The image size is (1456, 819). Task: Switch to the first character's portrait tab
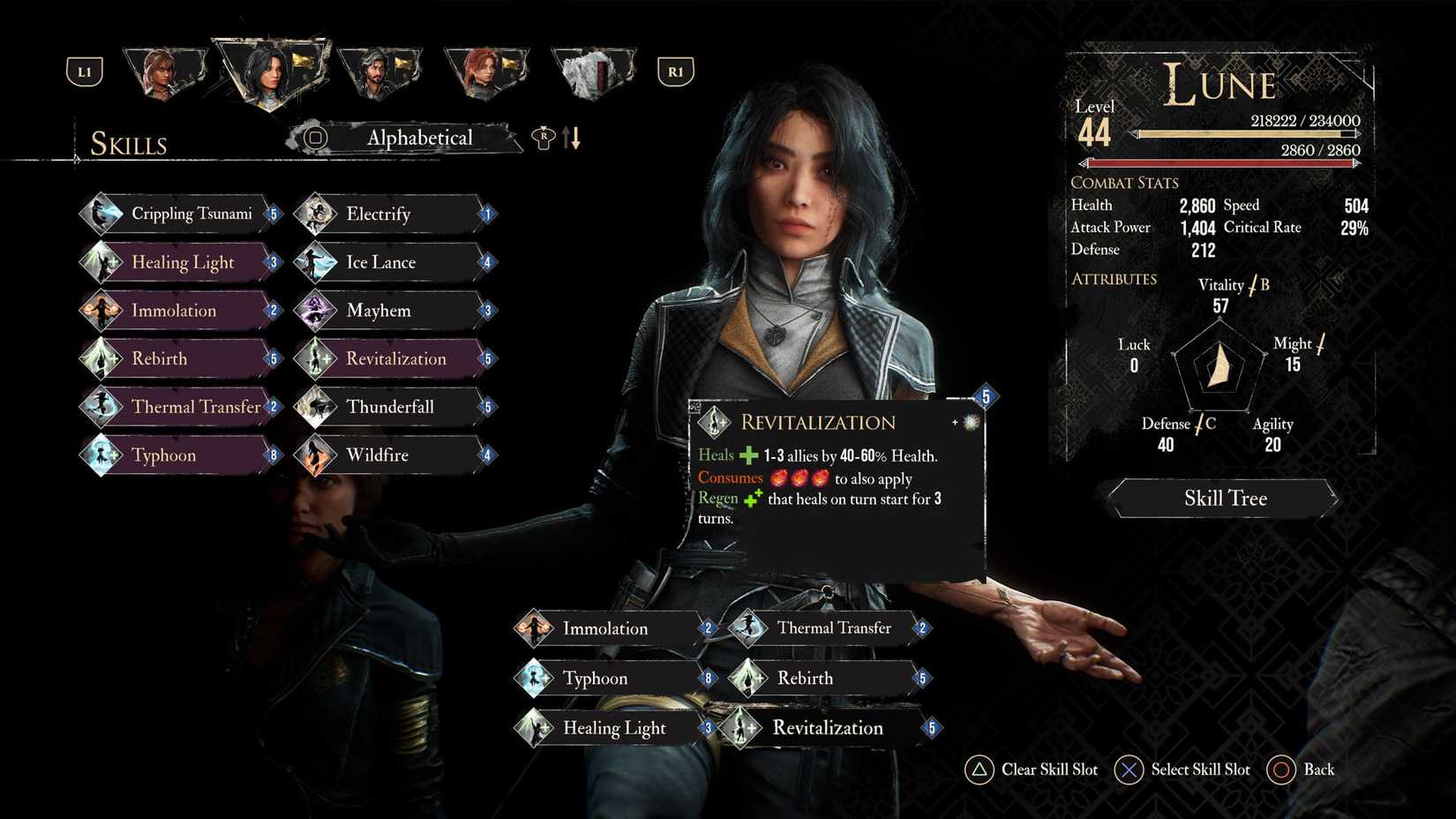click(164, 71)
